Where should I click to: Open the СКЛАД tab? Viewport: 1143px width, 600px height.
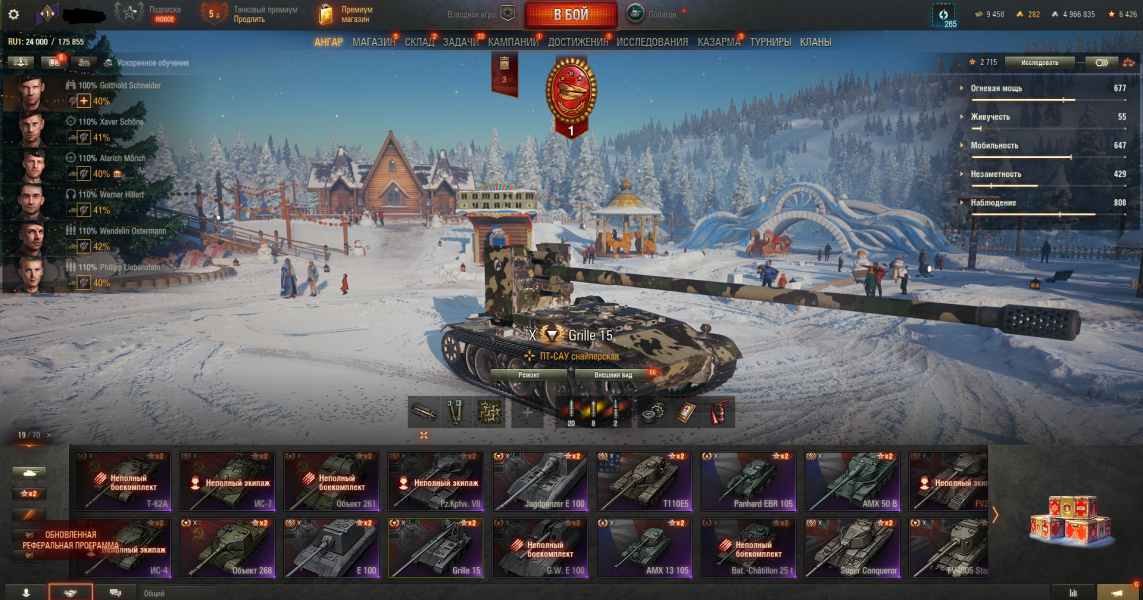click(420, 43)
